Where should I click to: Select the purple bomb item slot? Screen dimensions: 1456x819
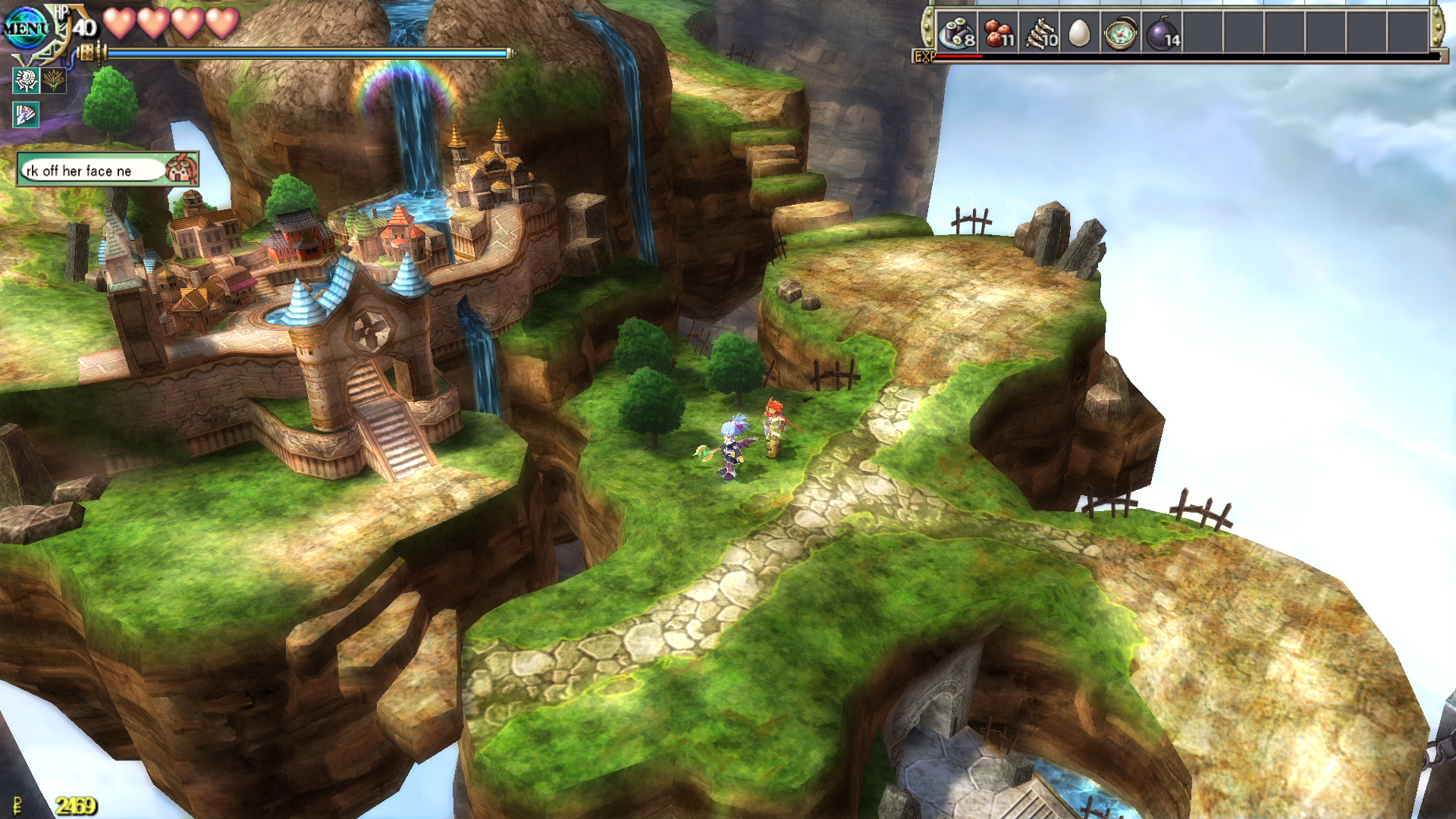coord(1162,33)
